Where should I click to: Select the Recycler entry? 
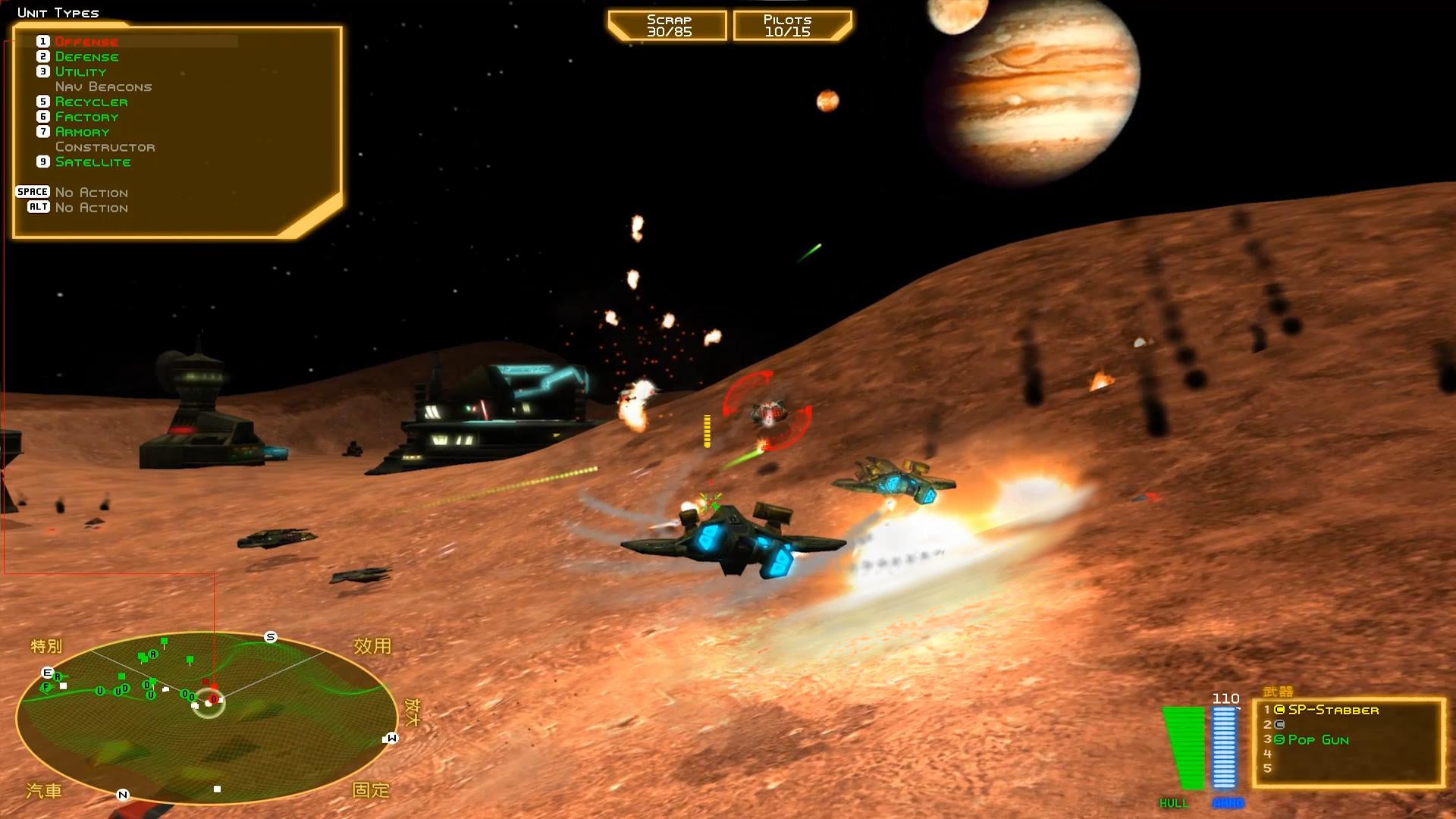pyautogui.click(x=91, y=102)
